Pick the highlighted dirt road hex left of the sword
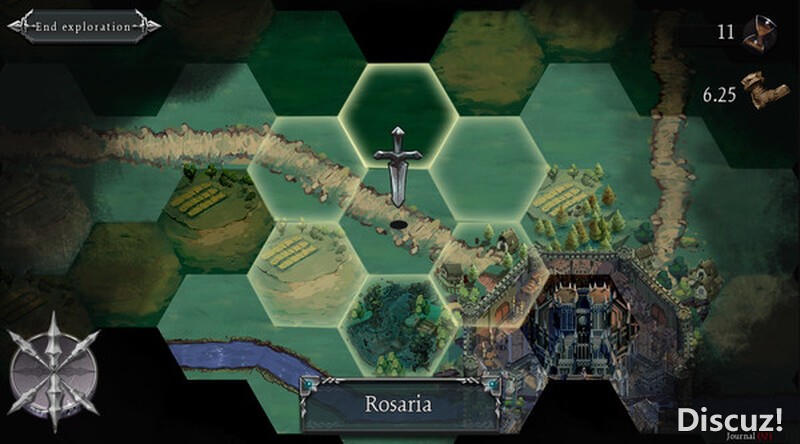 [x=305, y=165]
